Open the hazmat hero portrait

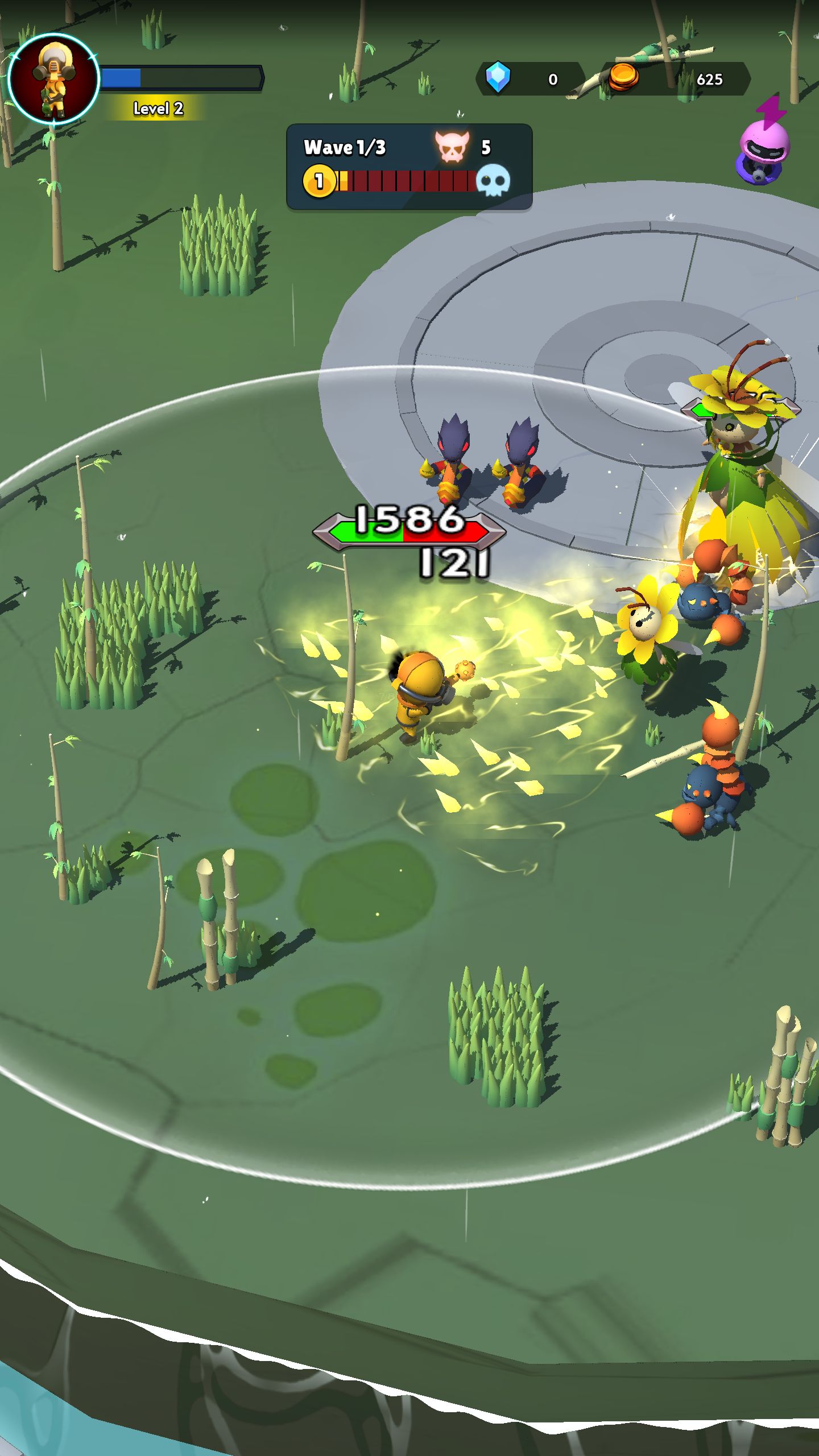(54, 78)
